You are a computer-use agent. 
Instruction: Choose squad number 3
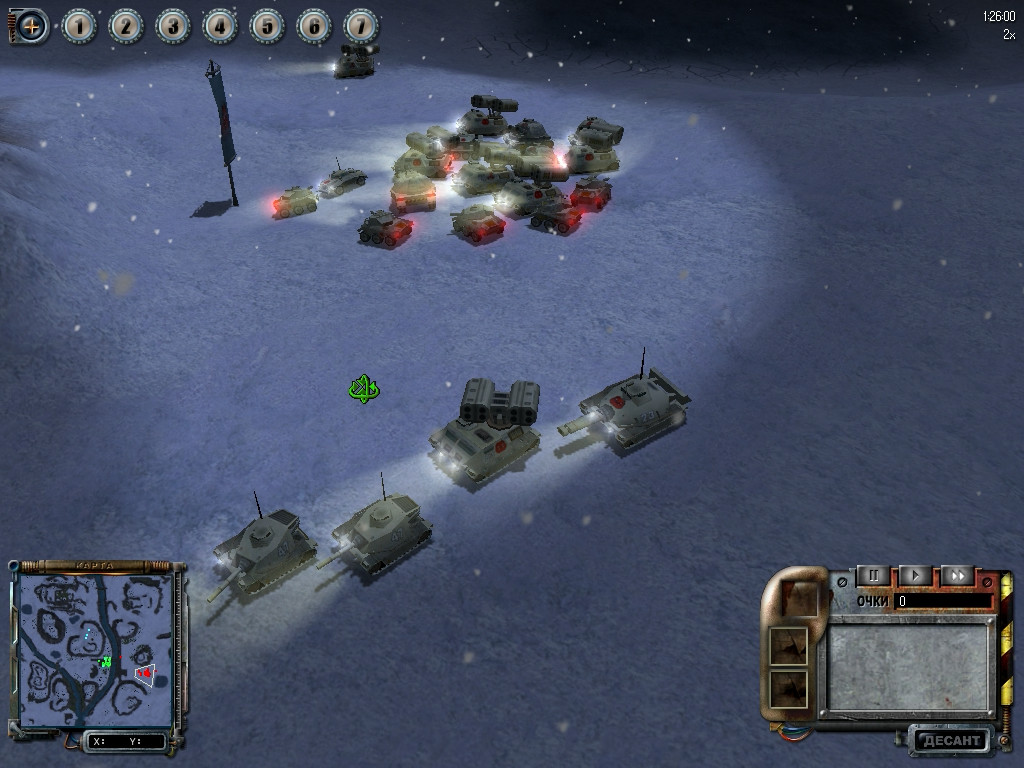[173, 26]
